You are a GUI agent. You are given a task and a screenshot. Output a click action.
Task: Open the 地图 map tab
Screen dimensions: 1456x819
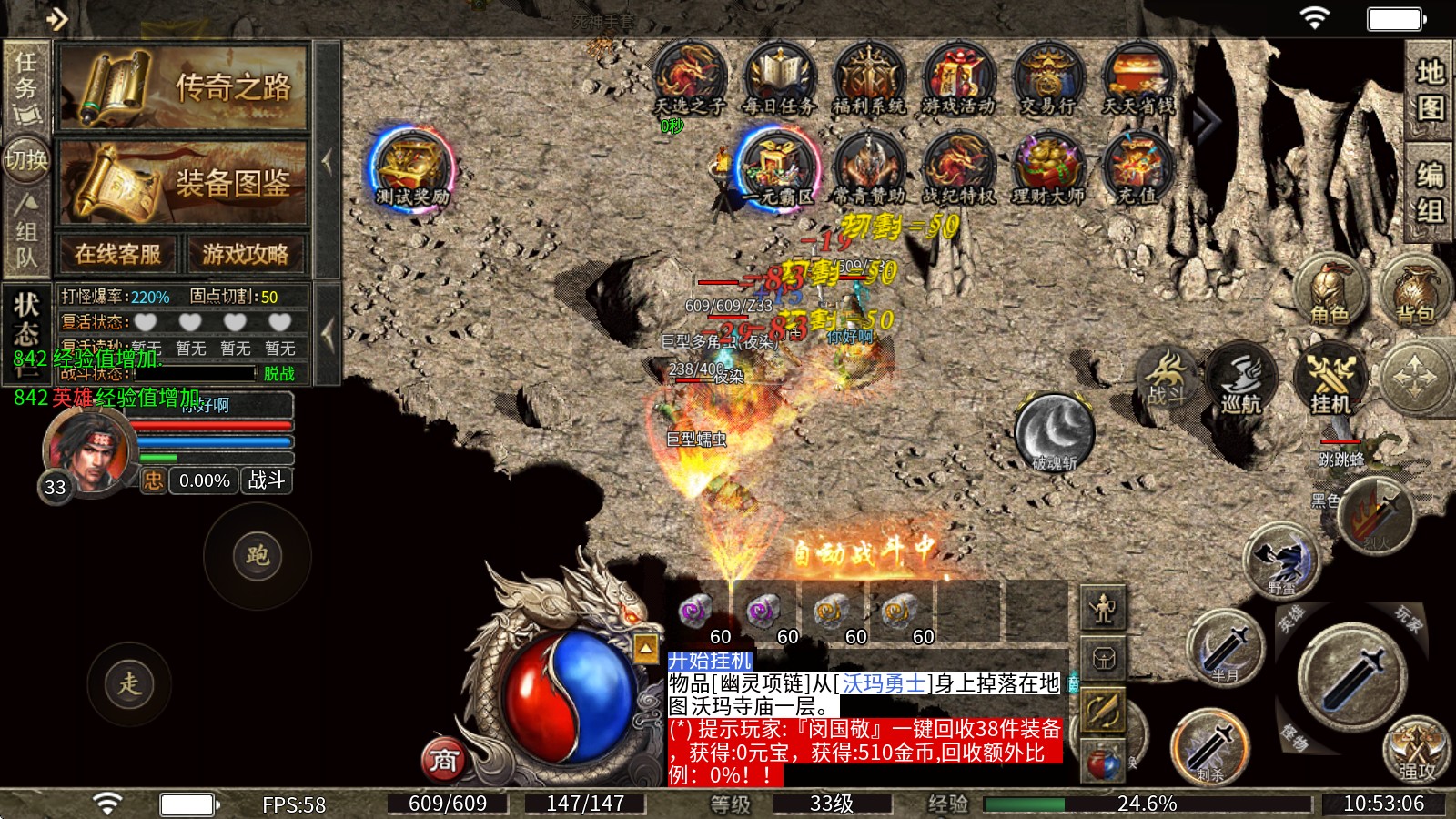click(1429, 89)
